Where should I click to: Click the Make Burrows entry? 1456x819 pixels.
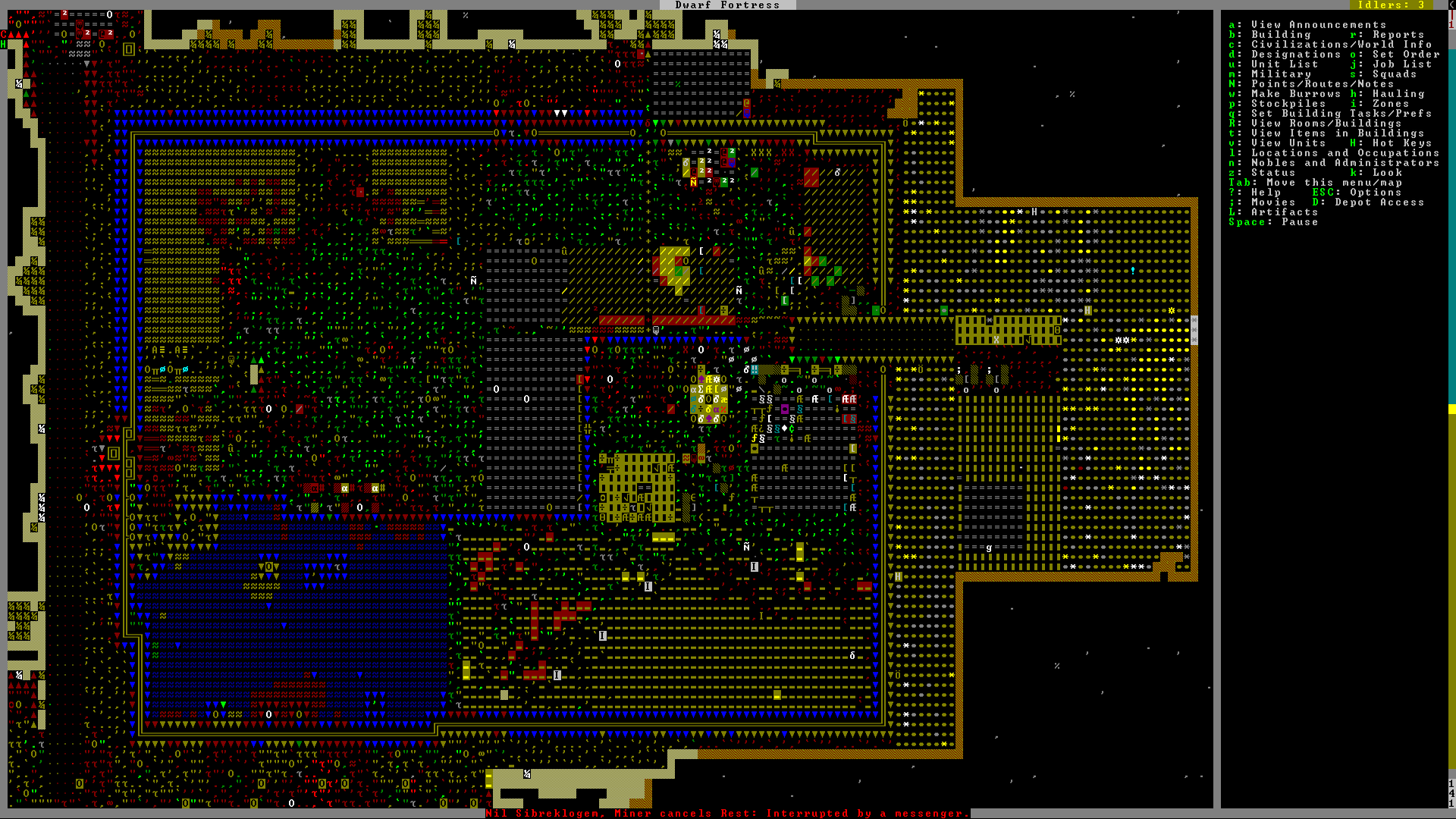click(x=1288, y=94)
